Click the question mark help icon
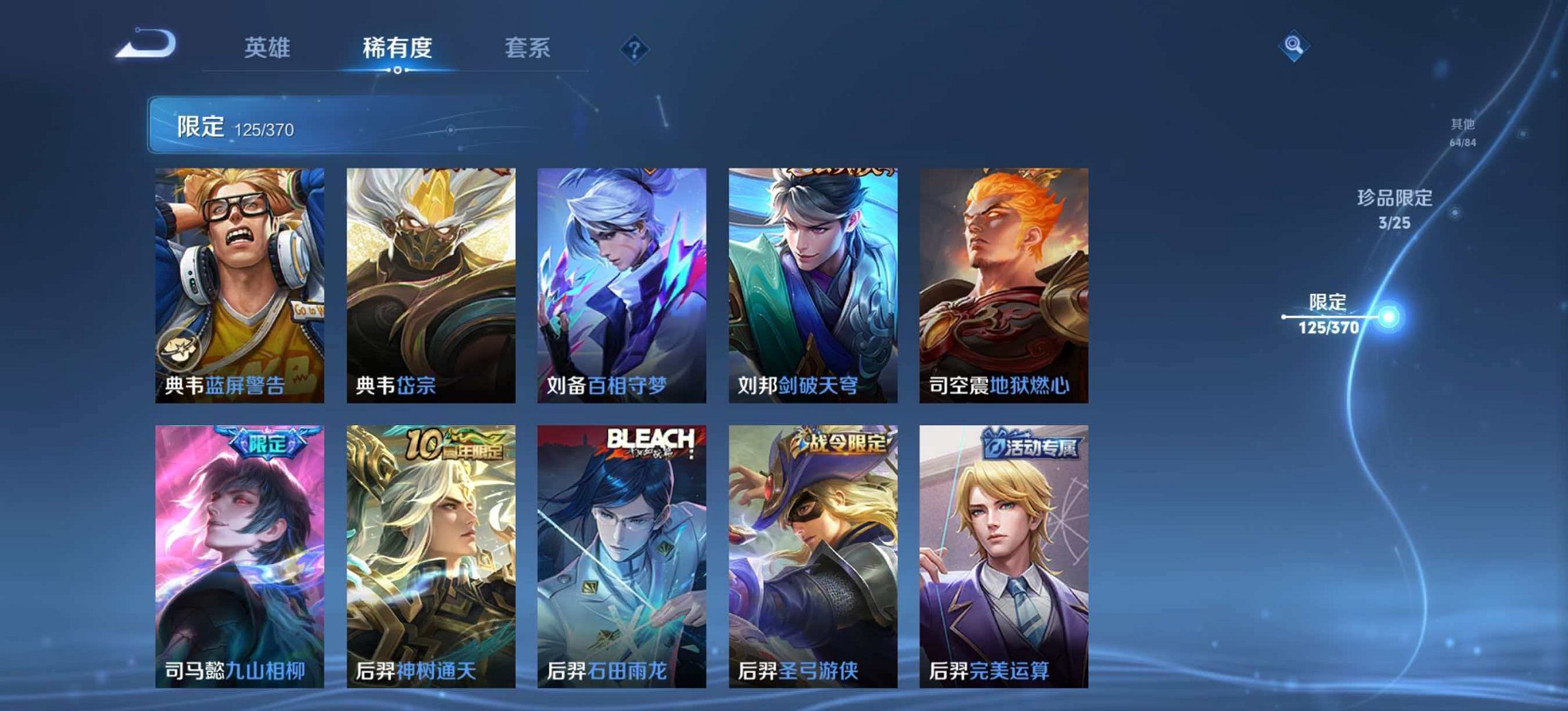1568x711 pixels. point(633,48)
